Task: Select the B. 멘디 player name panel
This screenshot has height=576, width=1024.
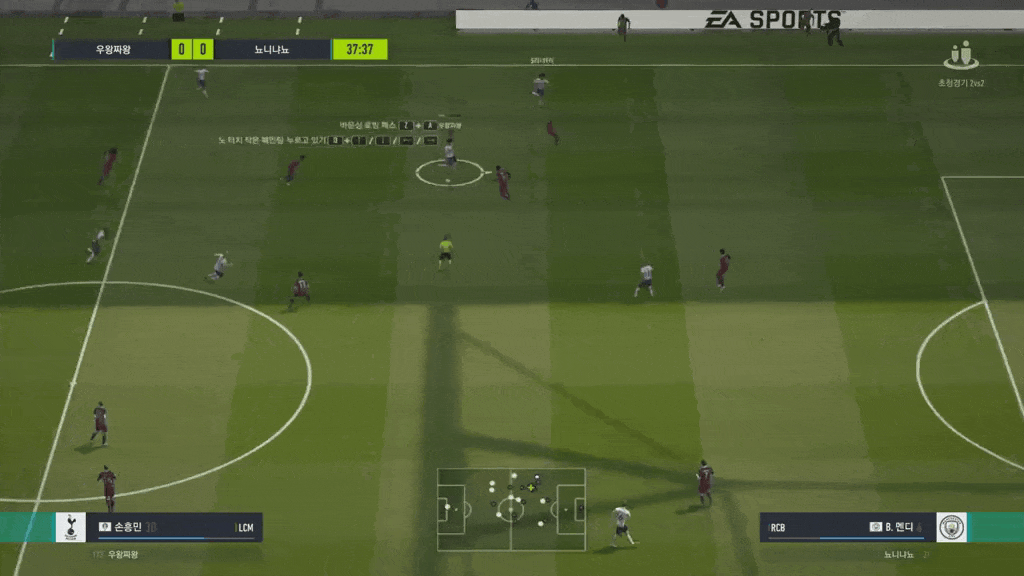Action: (x=848, y=527)
